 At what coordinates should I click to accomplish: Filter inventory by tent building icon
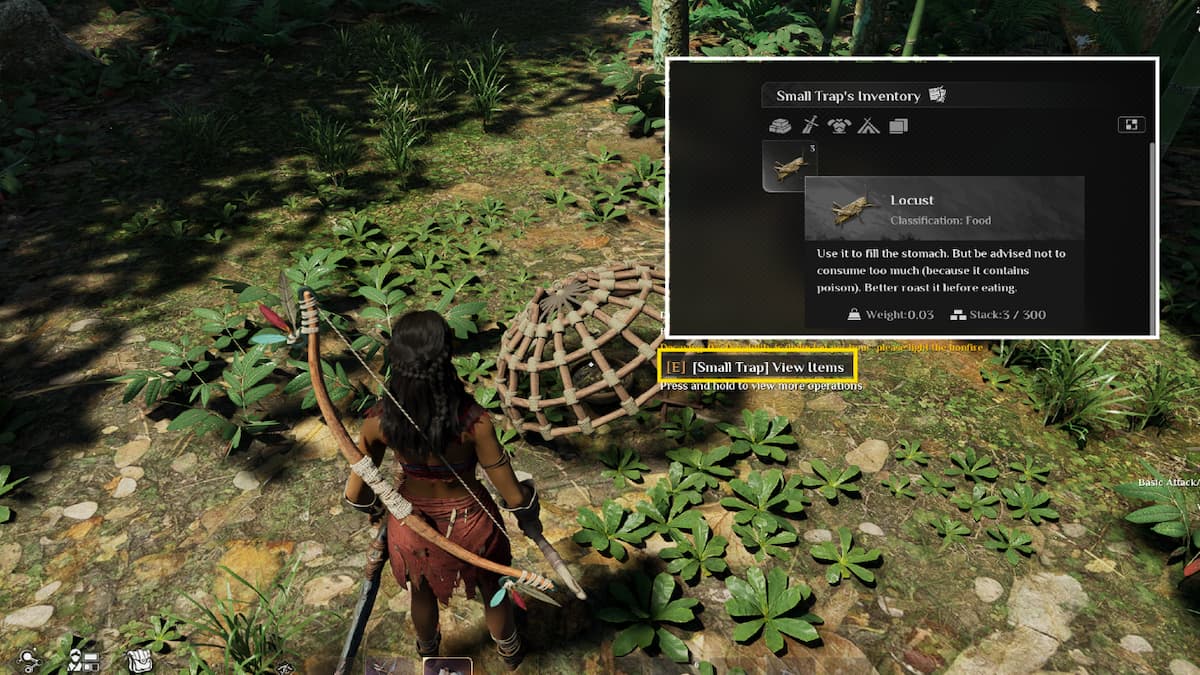pos(868,126)
